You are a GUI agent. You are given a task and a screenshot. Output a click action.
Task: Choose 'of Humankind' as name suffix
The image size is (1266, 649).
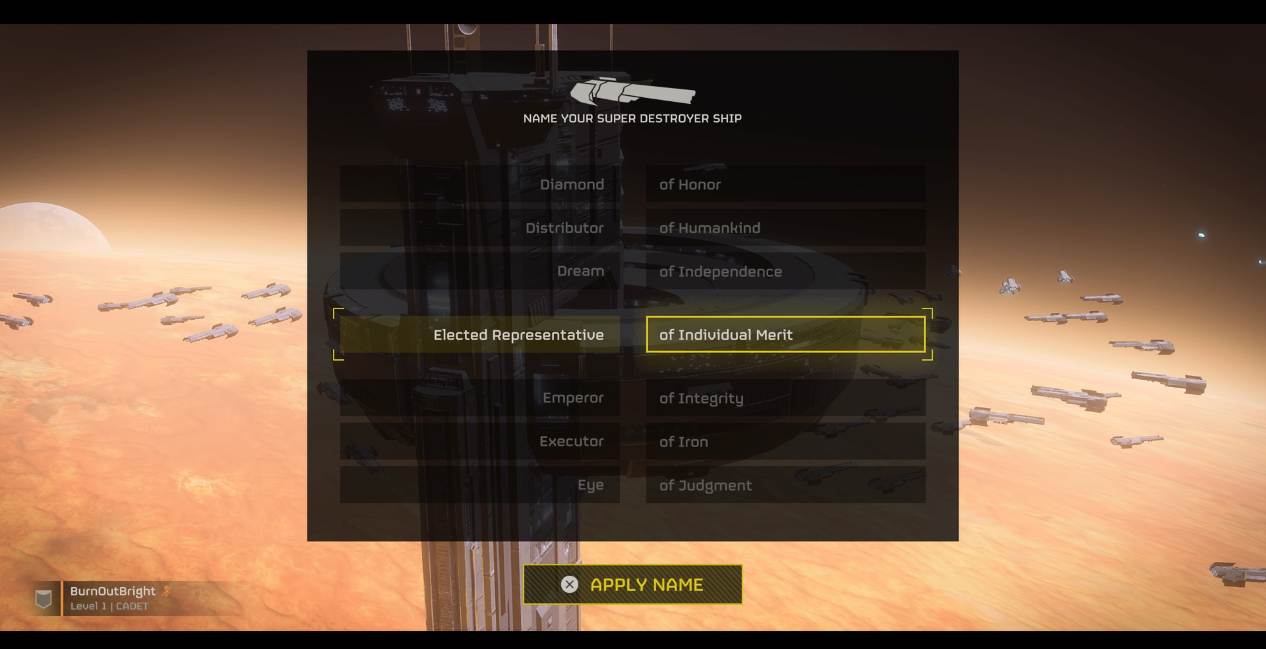[x=785, y=228]
